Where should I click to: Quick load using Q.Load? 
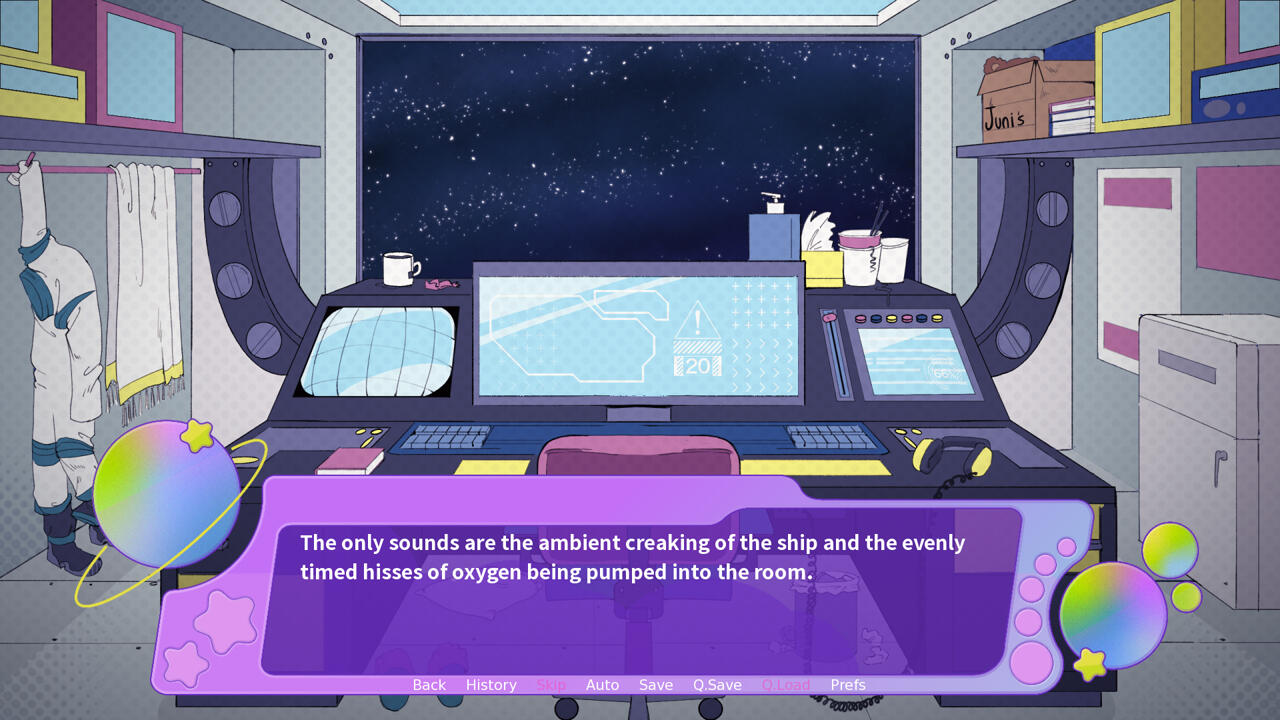786,685
